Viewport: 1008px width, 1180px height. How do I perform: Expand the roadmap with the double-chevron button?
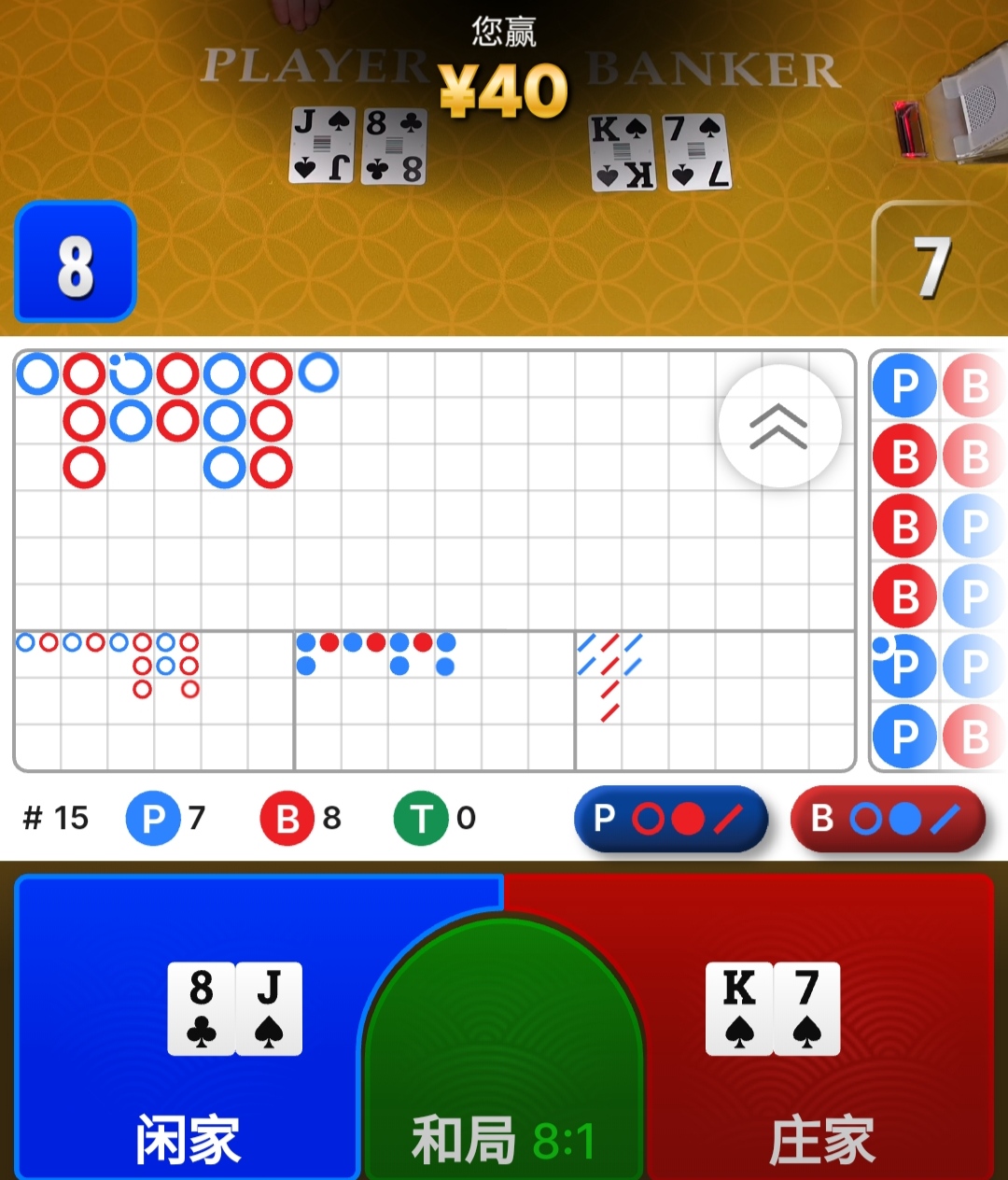coord(779,427)
